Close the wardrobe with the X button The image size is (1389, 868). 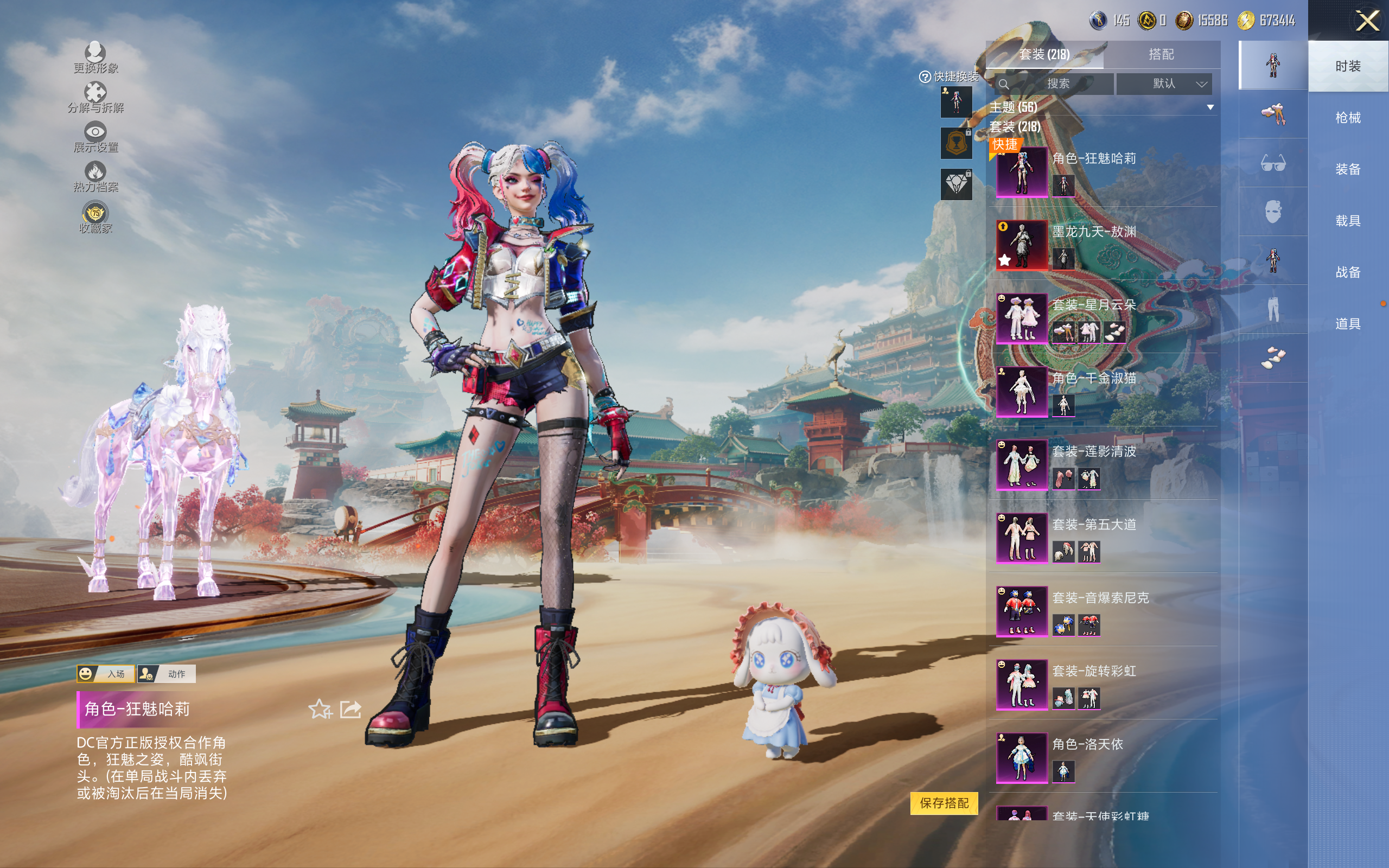coord(1367,21)
